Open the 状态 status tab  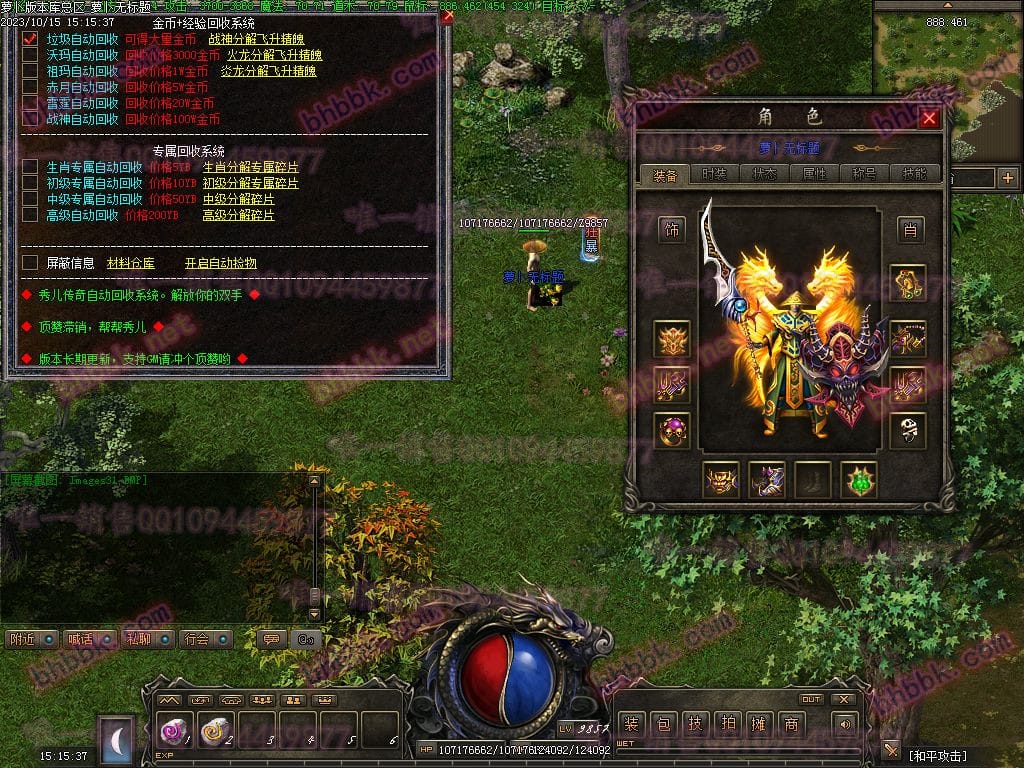point(764,174)
